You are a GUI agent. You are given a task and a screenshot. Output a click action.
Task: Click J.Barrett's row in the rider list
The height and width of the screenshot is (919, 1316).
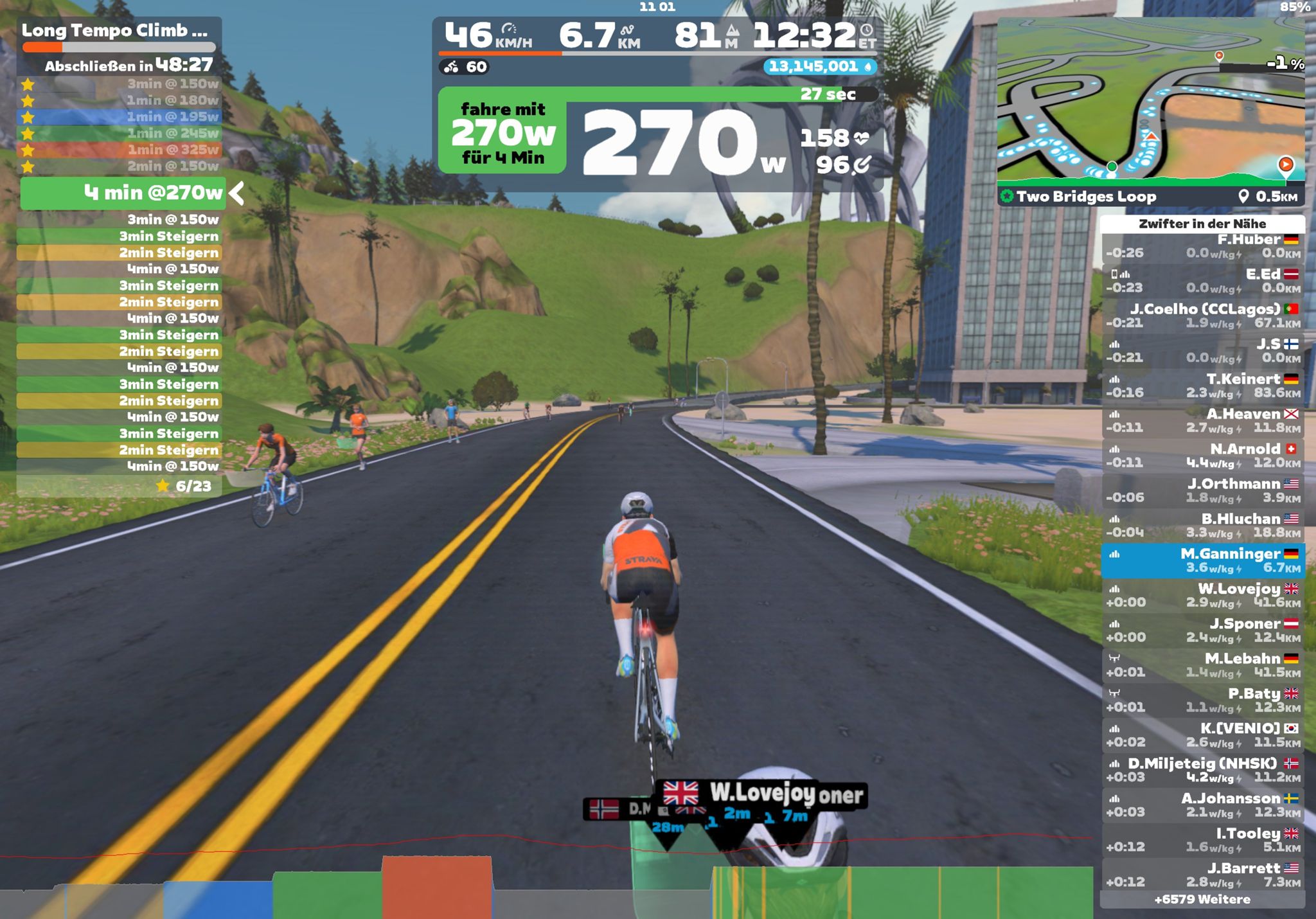click(x=1202, y=875)
